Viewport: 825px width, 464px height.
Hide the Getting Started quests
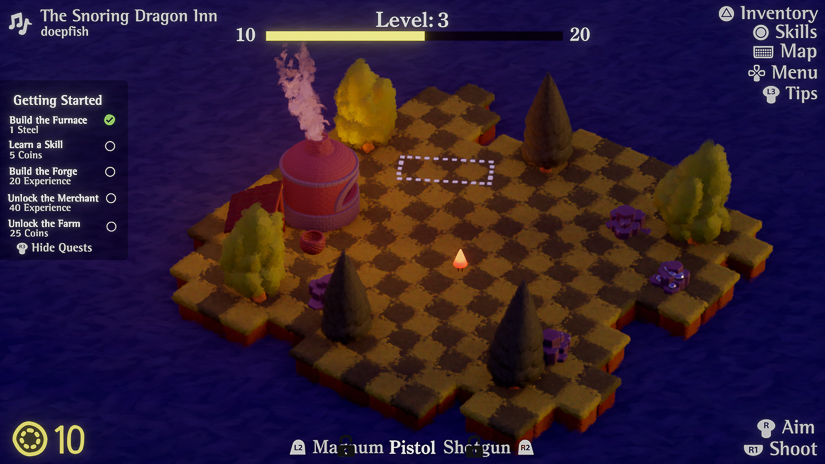pyautogui.click(x=60, y=248)
